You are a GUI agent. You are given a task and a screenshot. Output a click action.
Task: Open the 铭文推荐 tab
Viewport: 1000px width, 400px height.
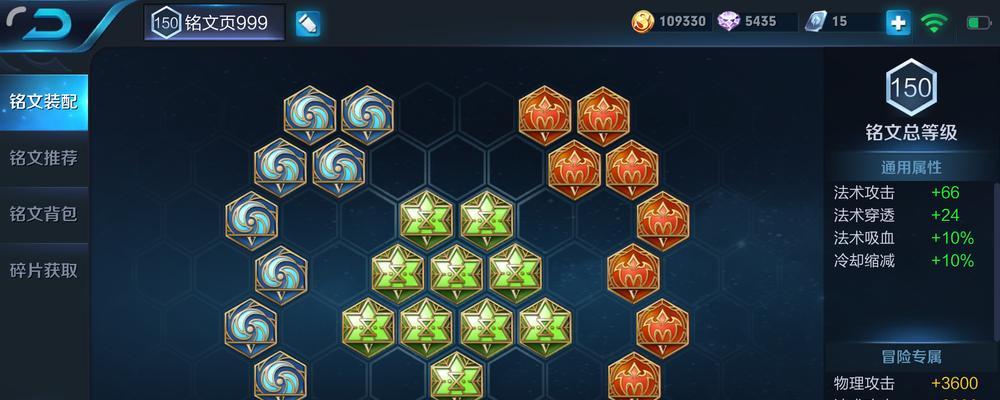coord(43,158)
